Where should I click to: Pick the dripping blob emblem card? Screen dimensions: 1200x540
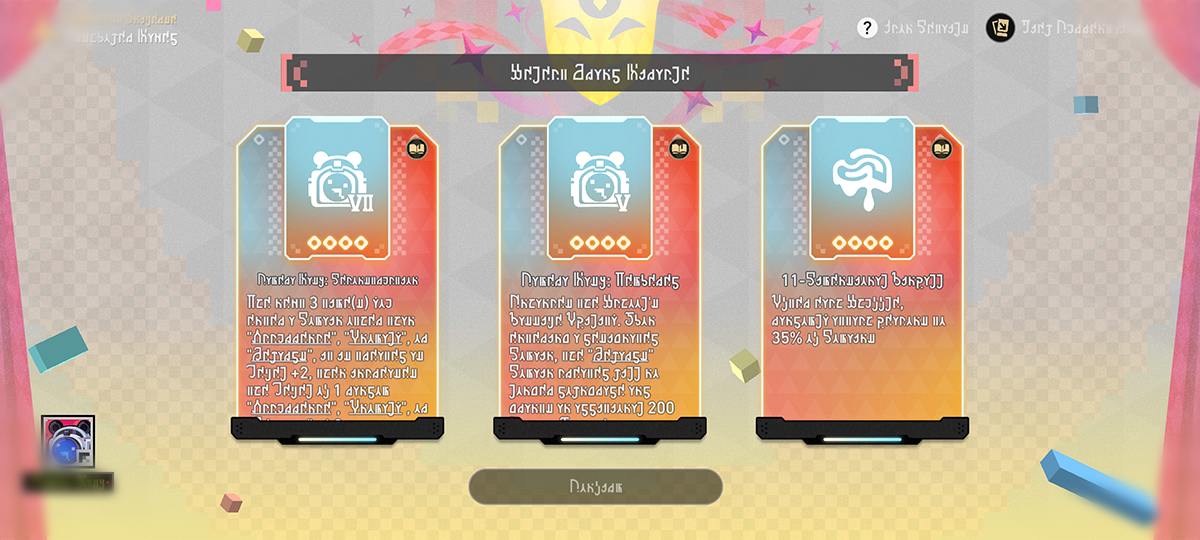[862, 280]
